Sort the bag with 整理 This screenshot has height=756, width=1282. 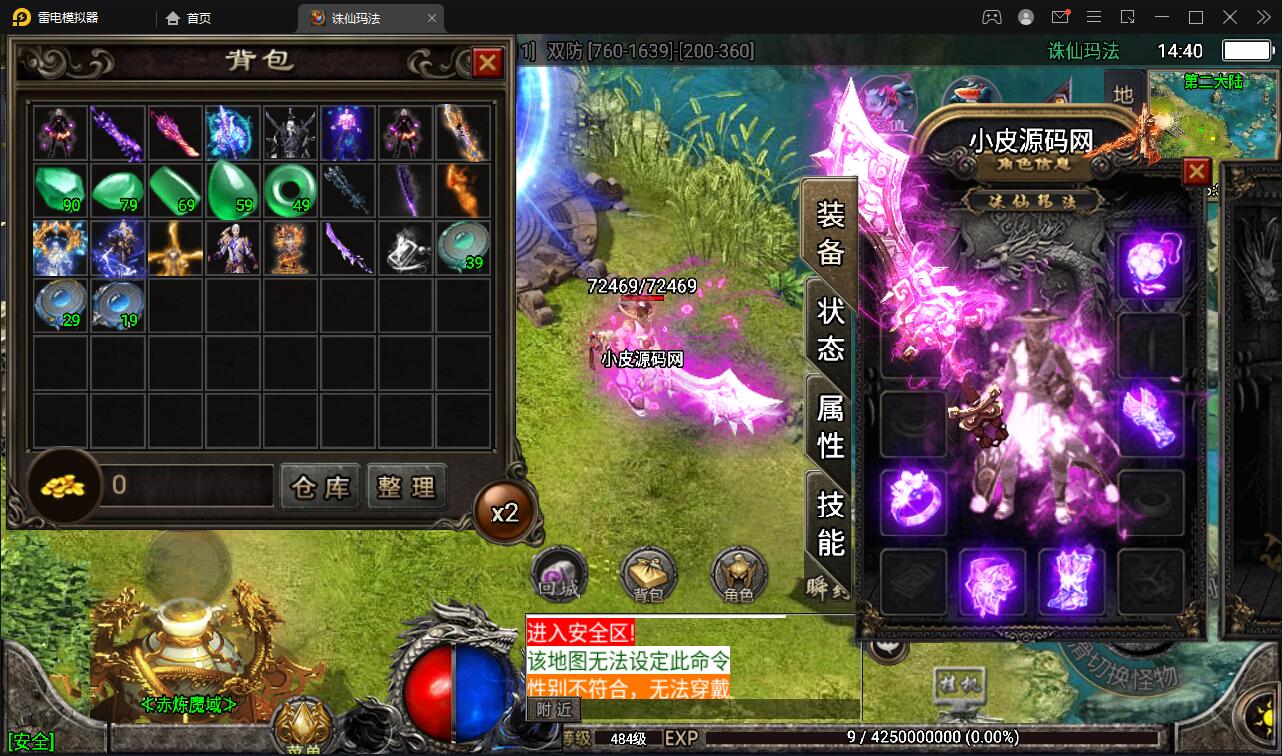[406, 487]
